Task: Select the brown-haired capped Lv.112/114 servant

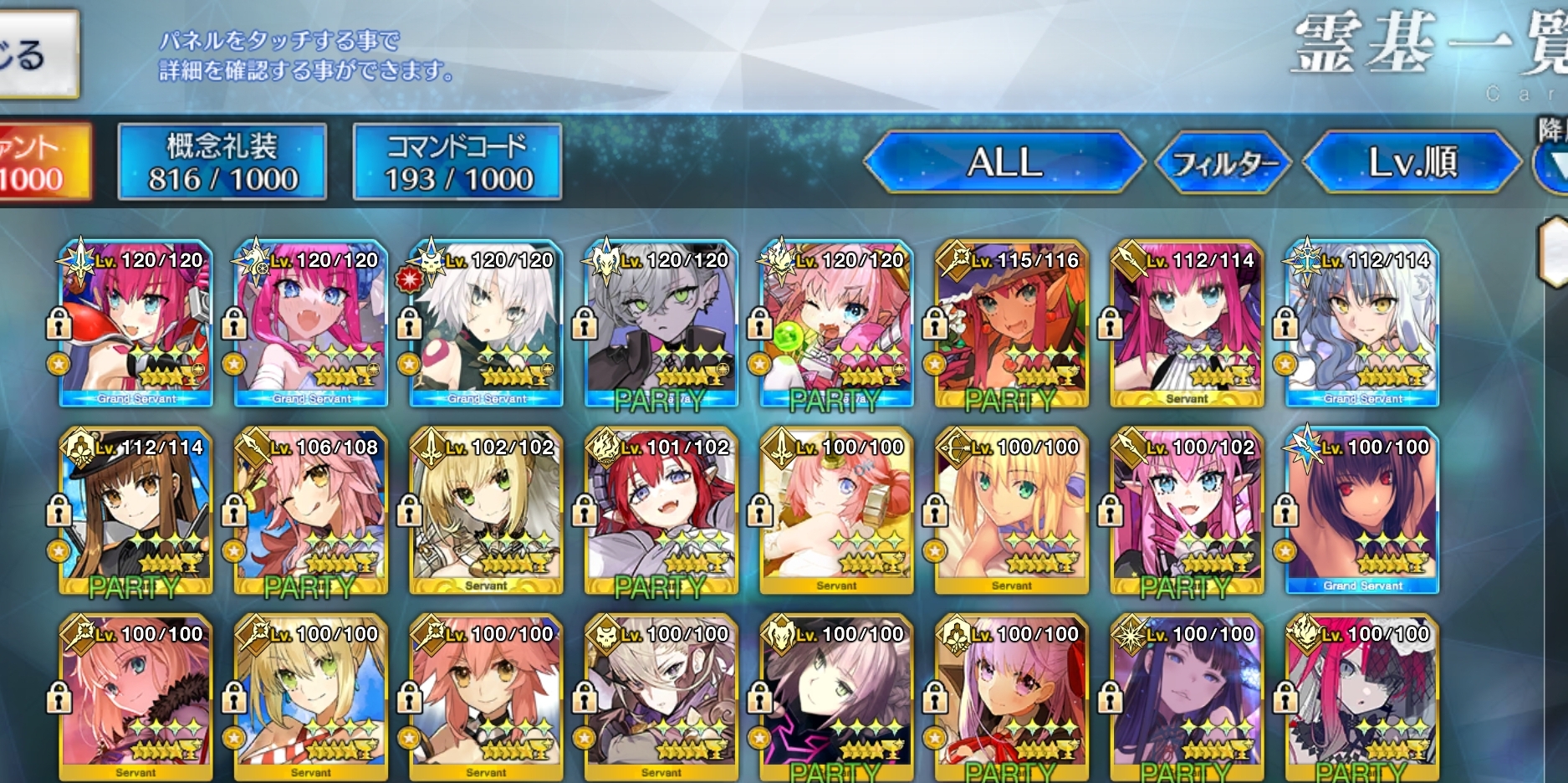Action: 135,512
